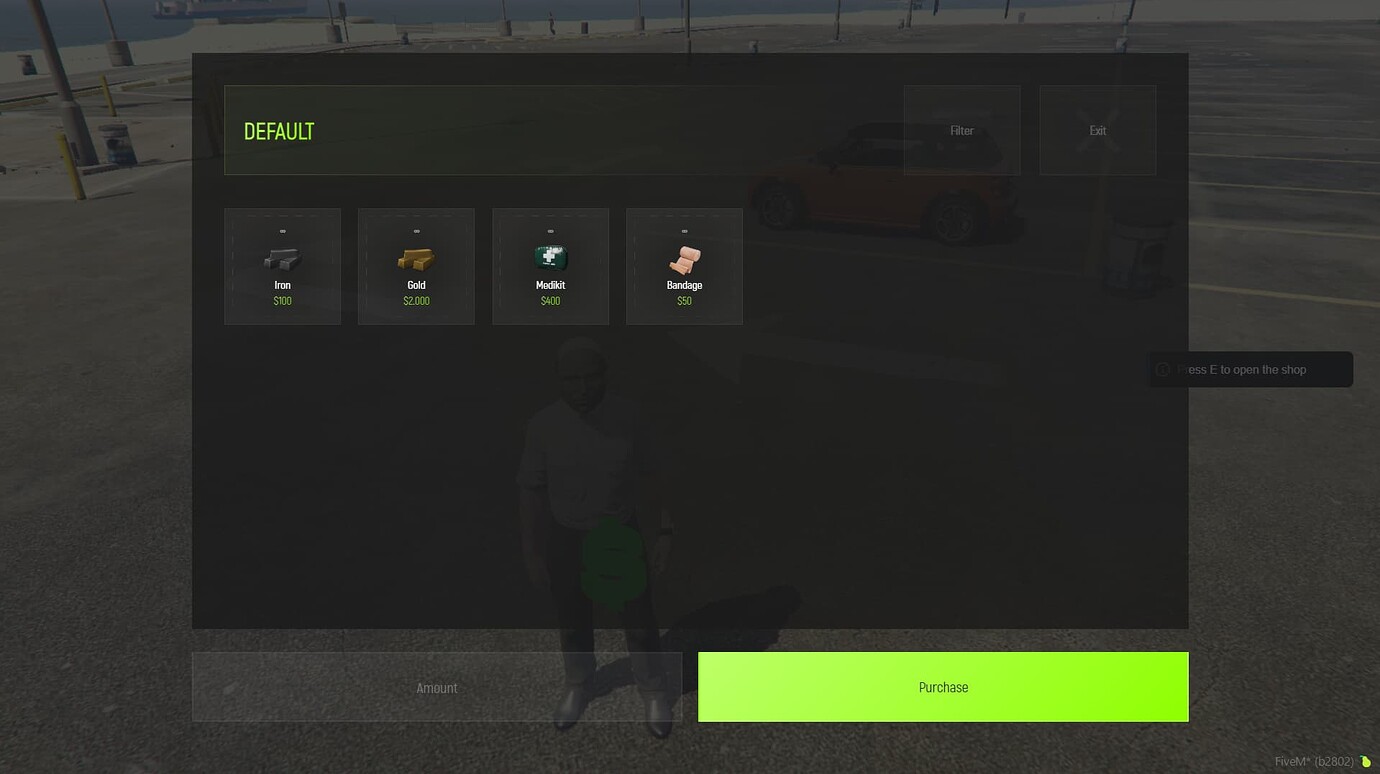1380x774 pixels.
Task: Click the Amount input field
Action: click(437, 687)
